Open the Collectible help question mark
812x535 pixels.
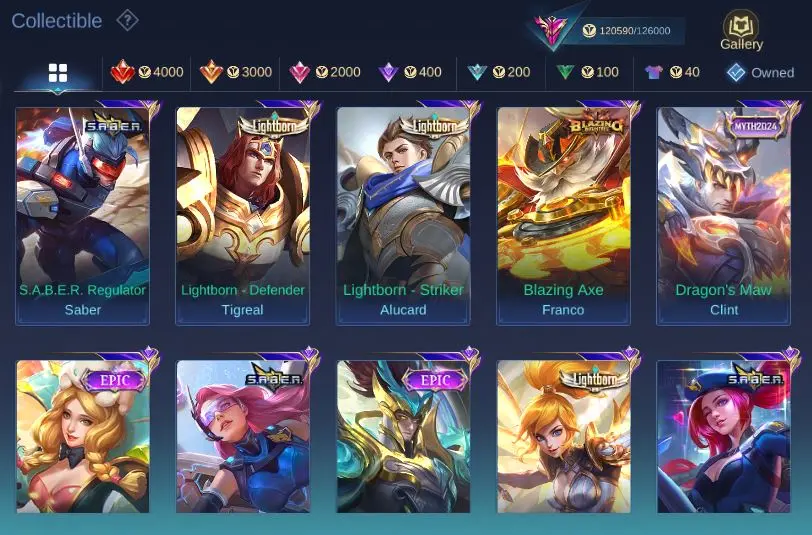(x=127, y=20)
